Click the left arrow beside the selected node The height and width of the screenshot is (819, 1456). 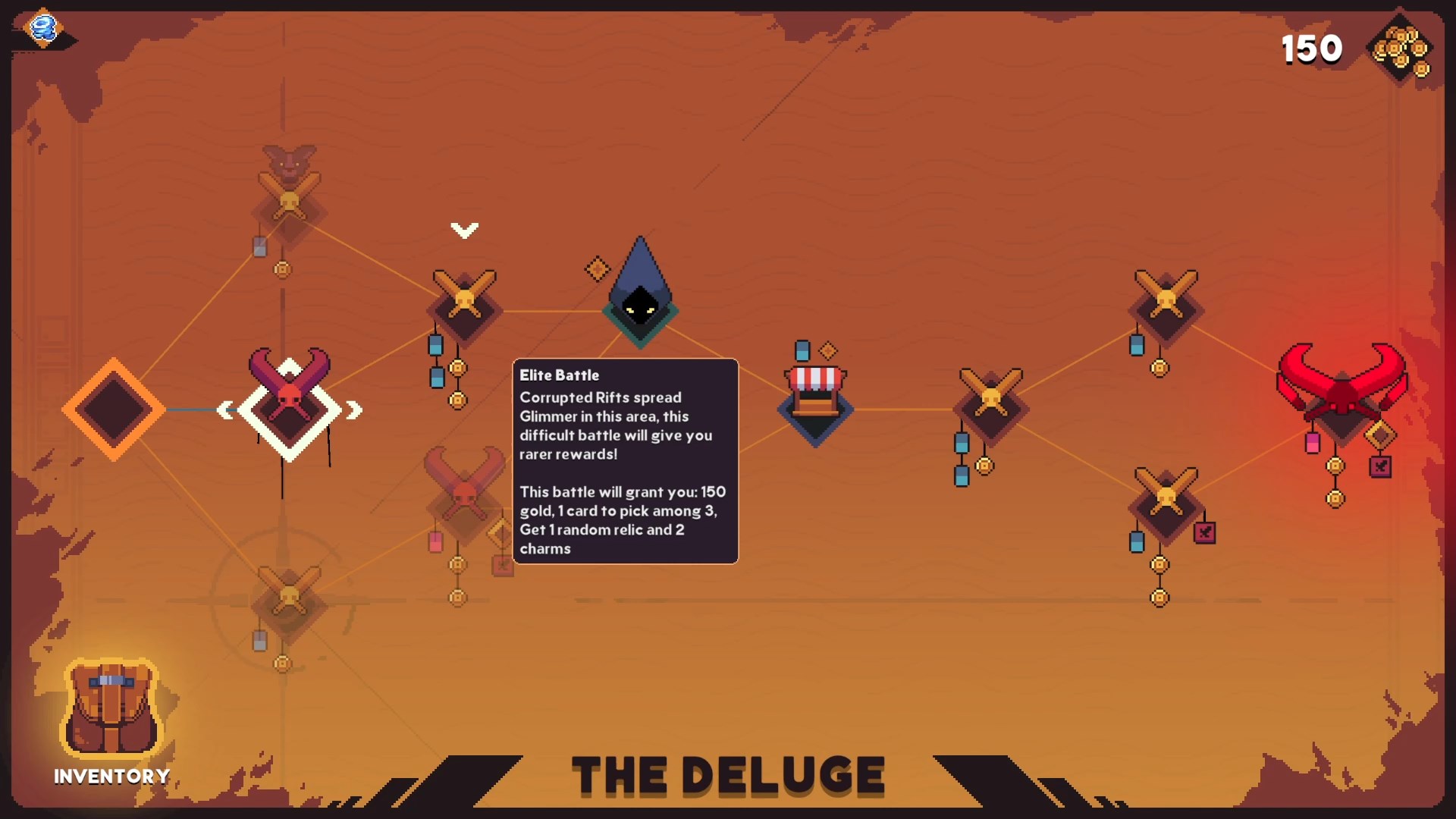pyautogui.click(x=225, y=410)
